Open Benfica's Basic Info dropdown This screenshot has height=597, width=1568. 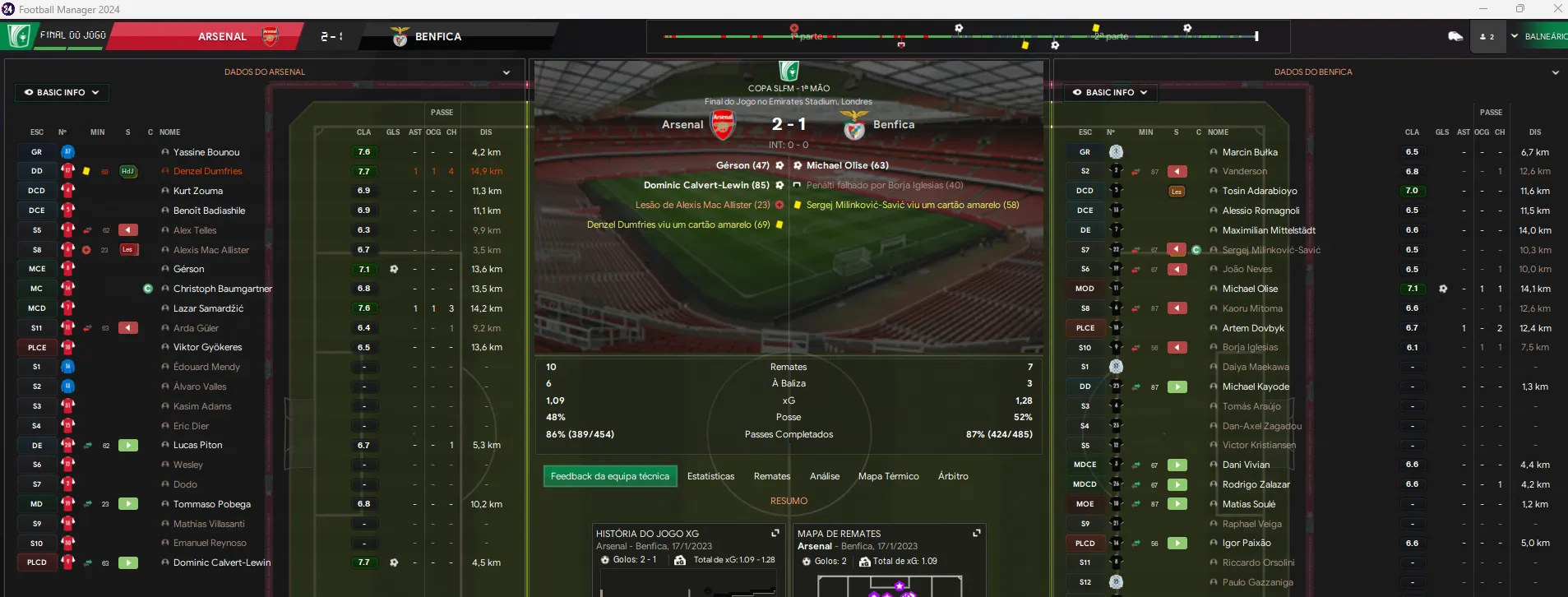(1110, 93)
